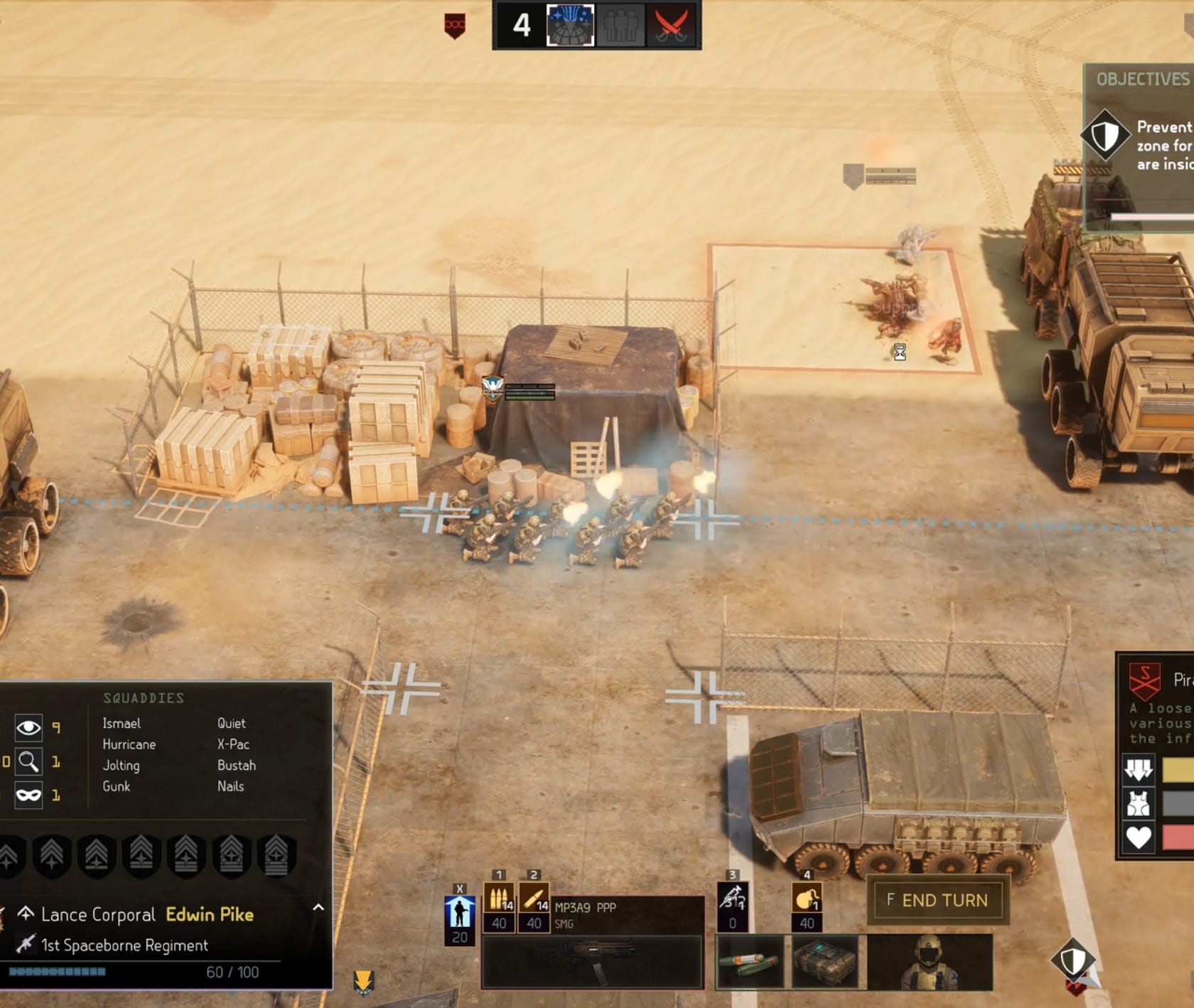
Task: Use the medical syringe ability
Action: tap(732, 898)
